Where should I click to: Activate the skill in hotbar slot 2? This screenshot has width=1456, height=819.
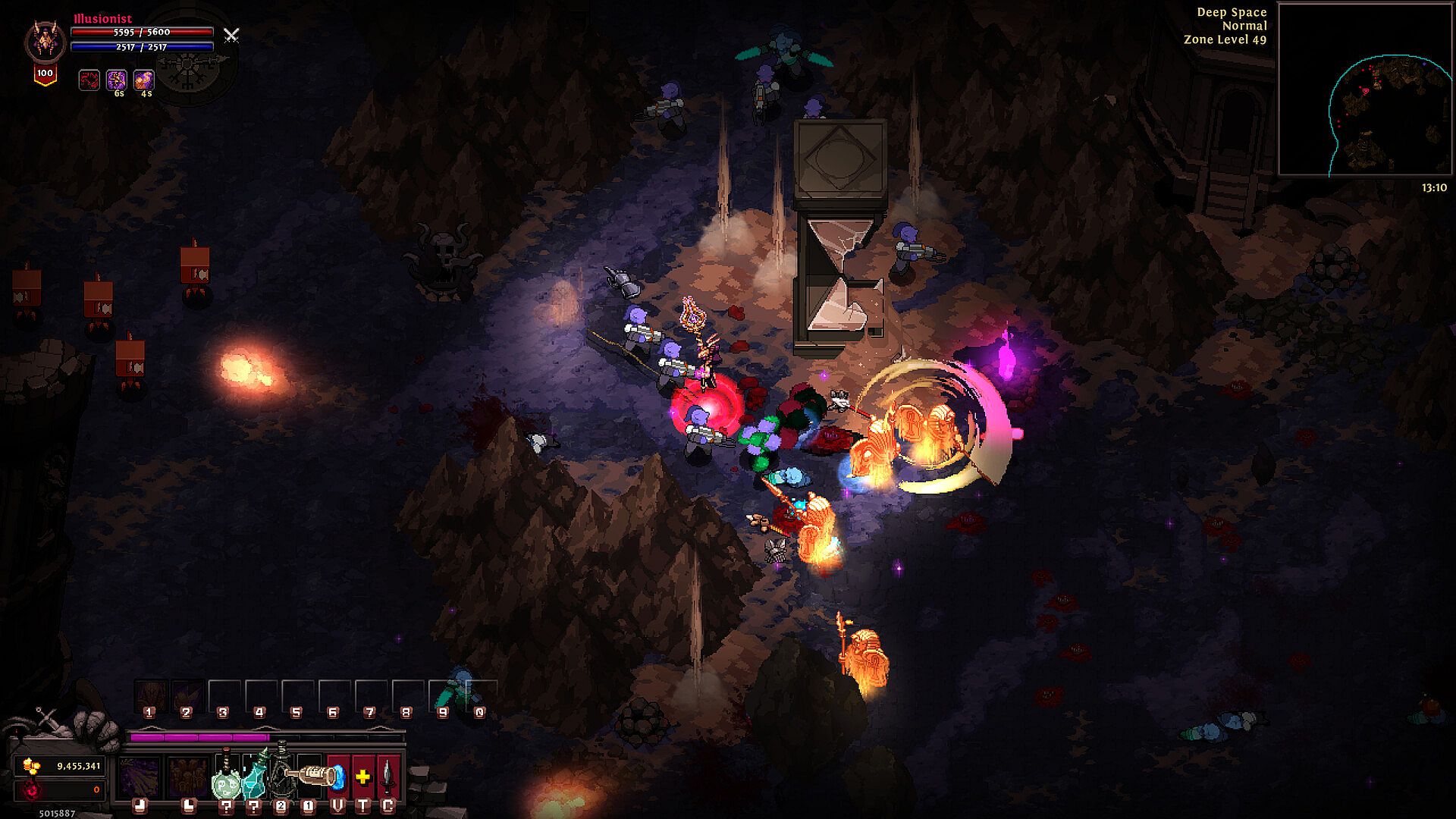click(187, 695)
